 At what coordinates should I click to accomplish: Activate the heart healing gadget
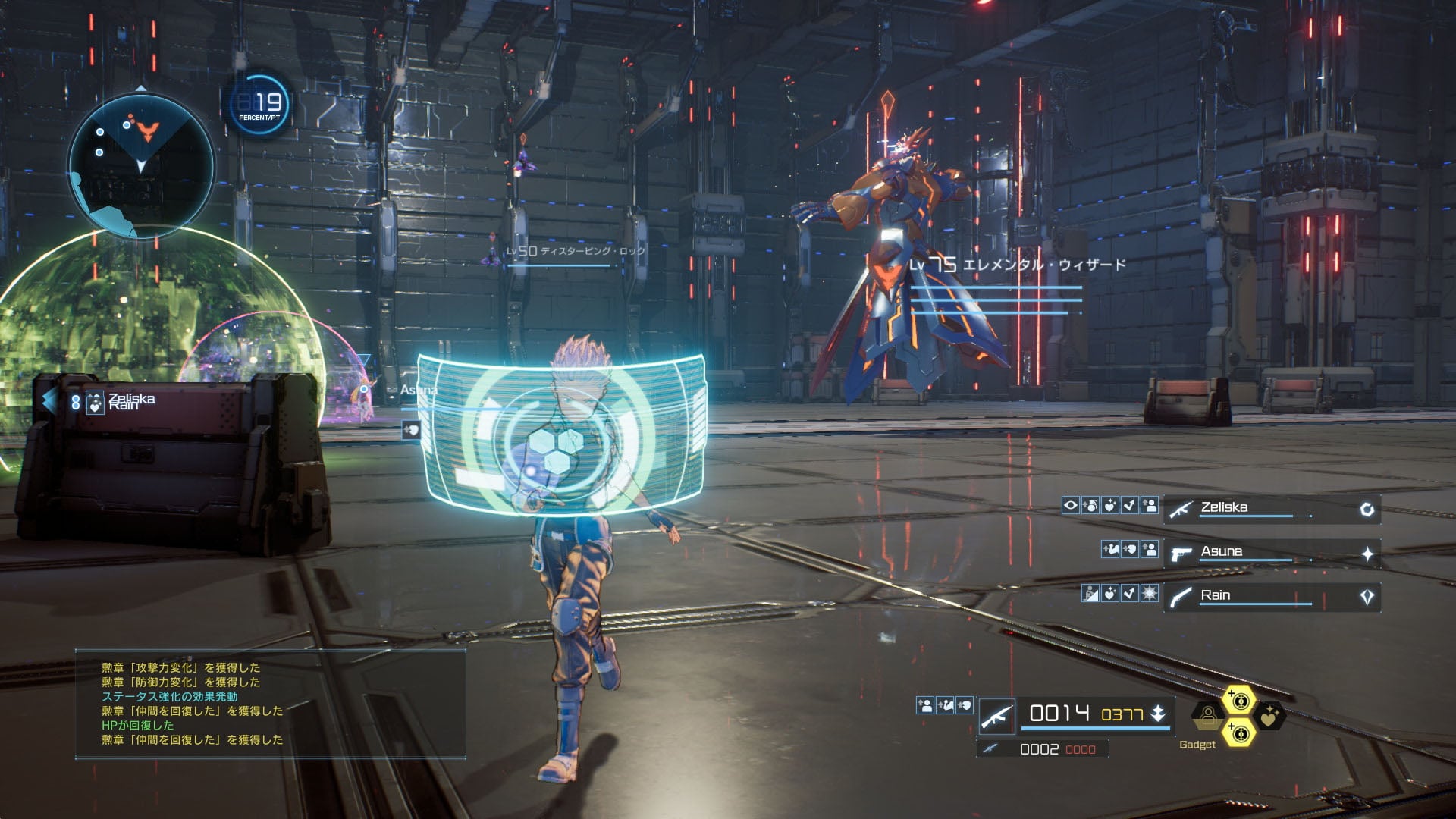click(1269, 716)
